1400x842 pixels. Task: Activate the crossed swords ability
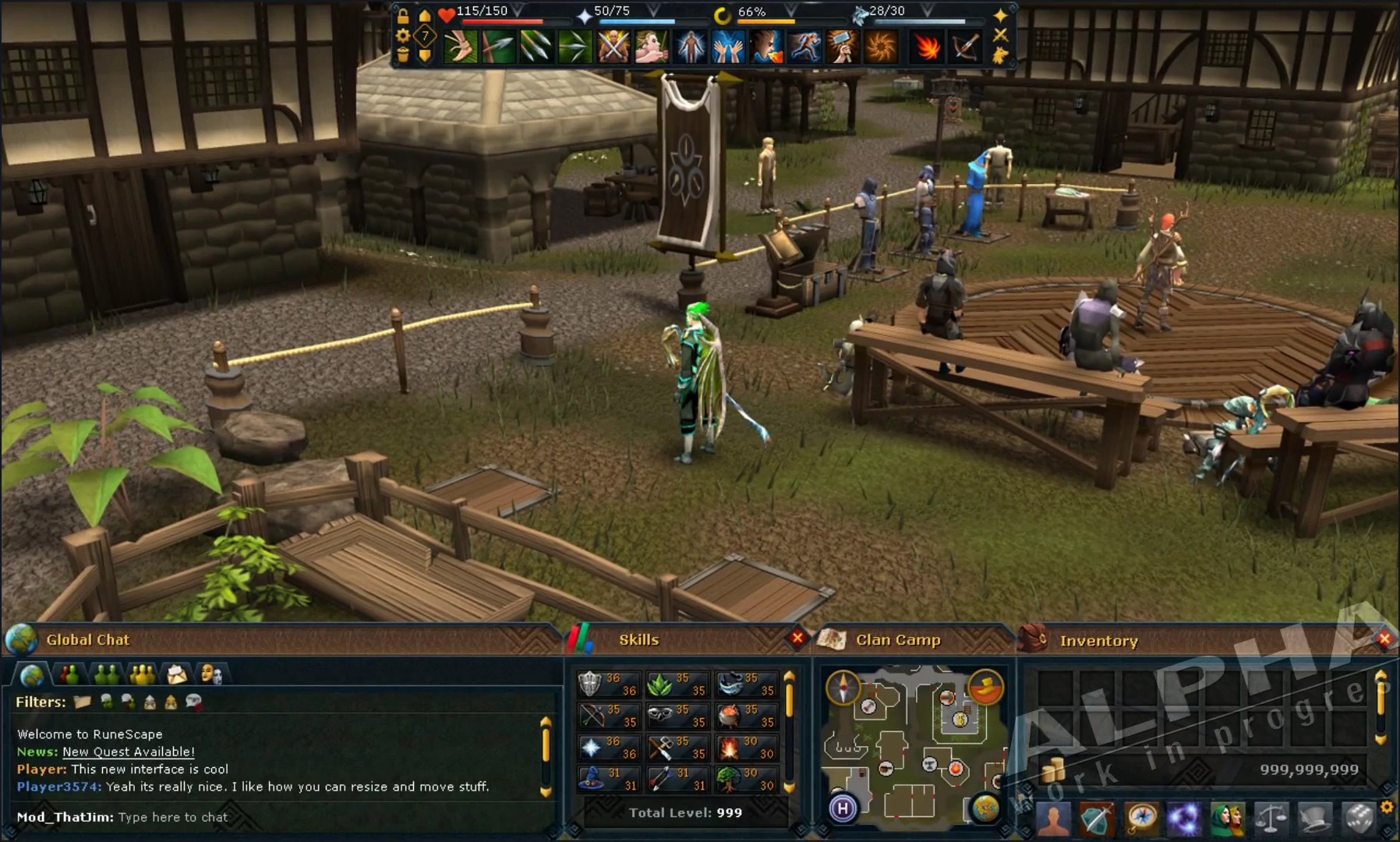click(x=613, y=46)
